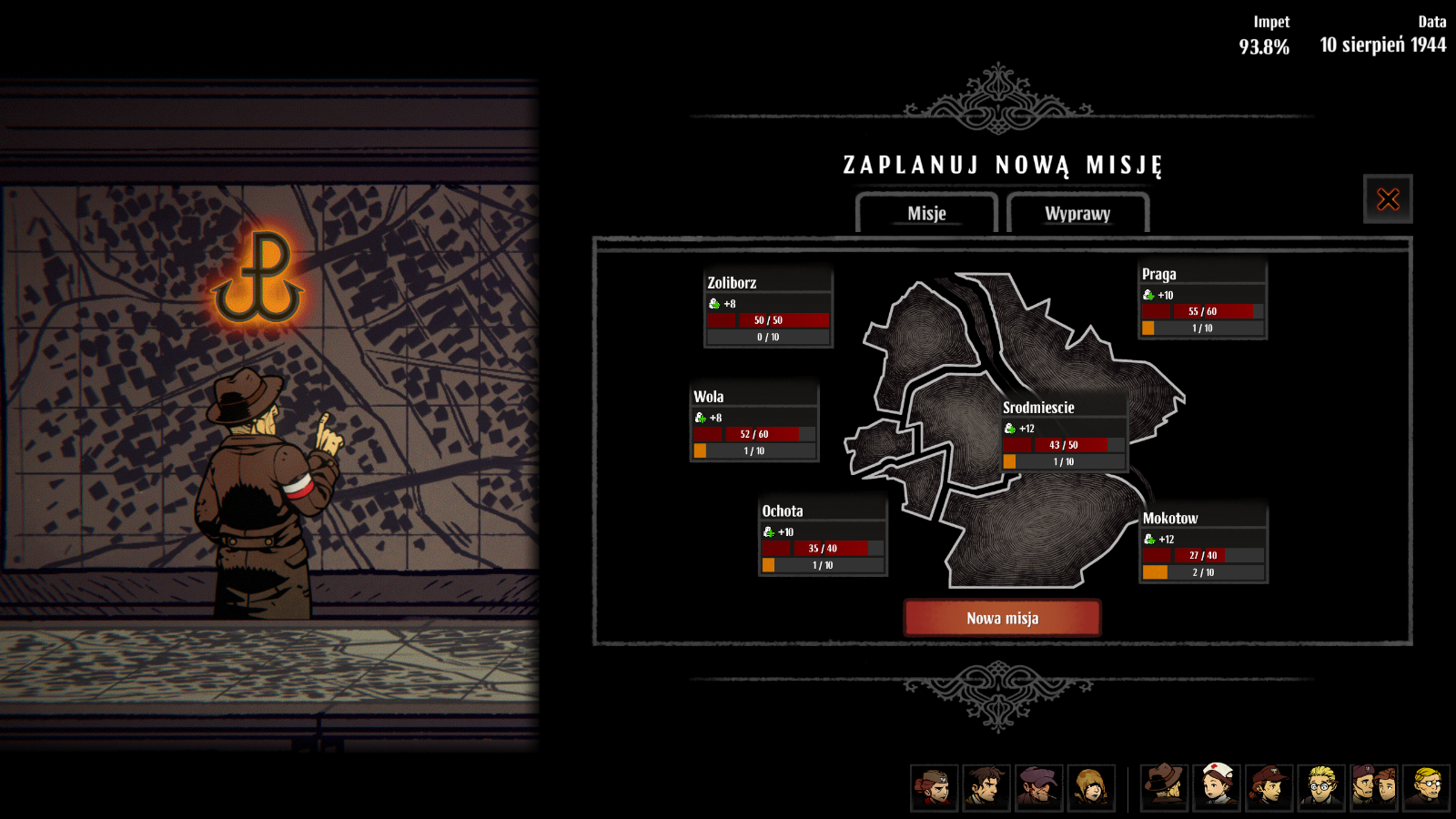Select the hooded woman portrait
The width and height of the screenshot is (1456, 819).
pyautogui.click(x=1090, y=787)
